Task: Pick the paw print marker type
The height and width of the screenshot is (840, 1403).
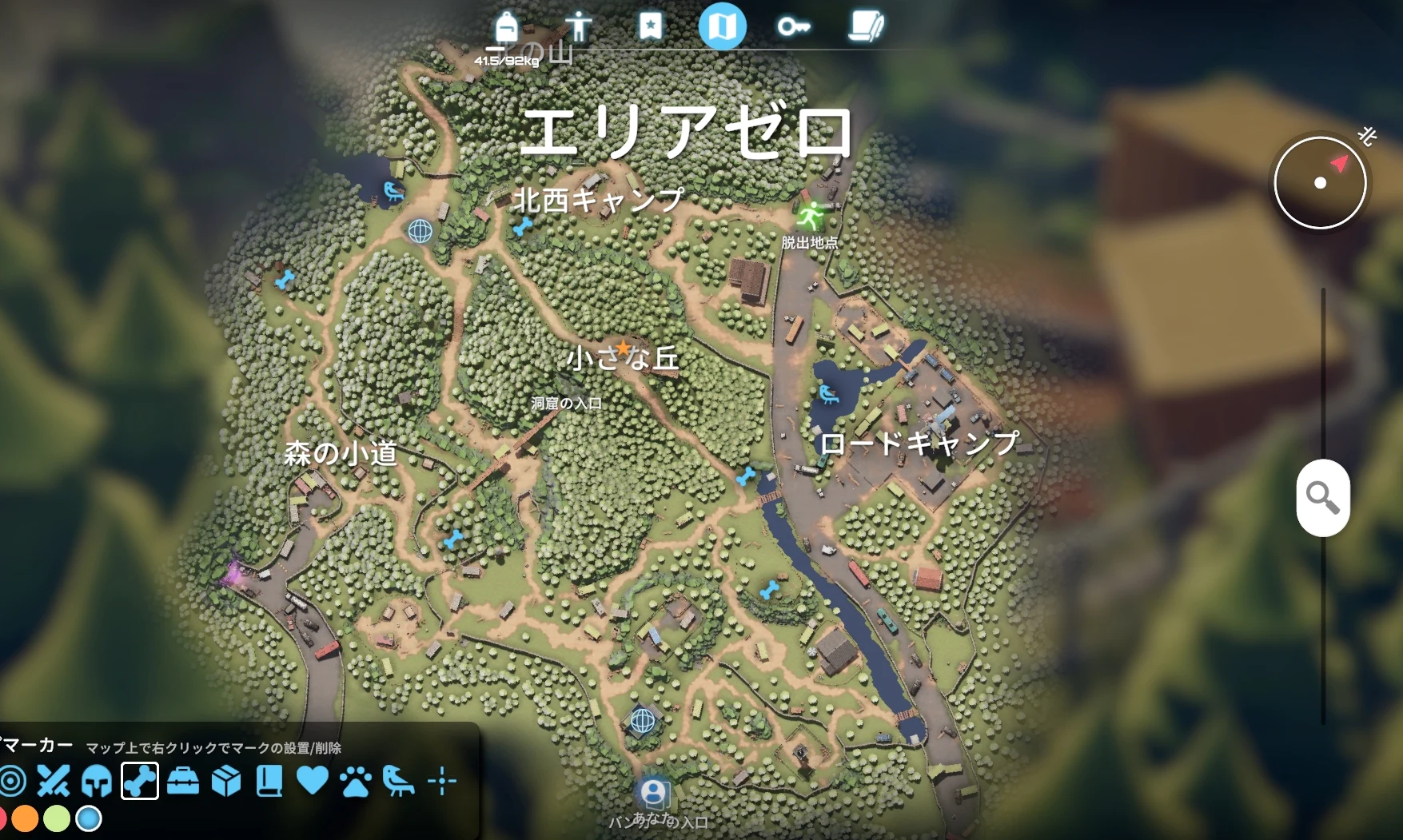Action: tap(356, 781)
